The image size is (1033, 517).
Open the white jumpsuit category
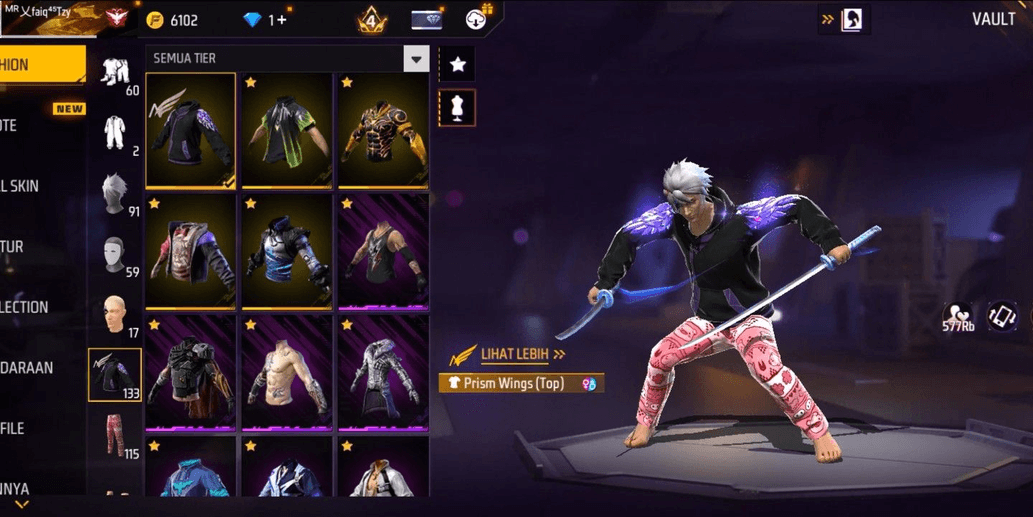pos(115,135)
